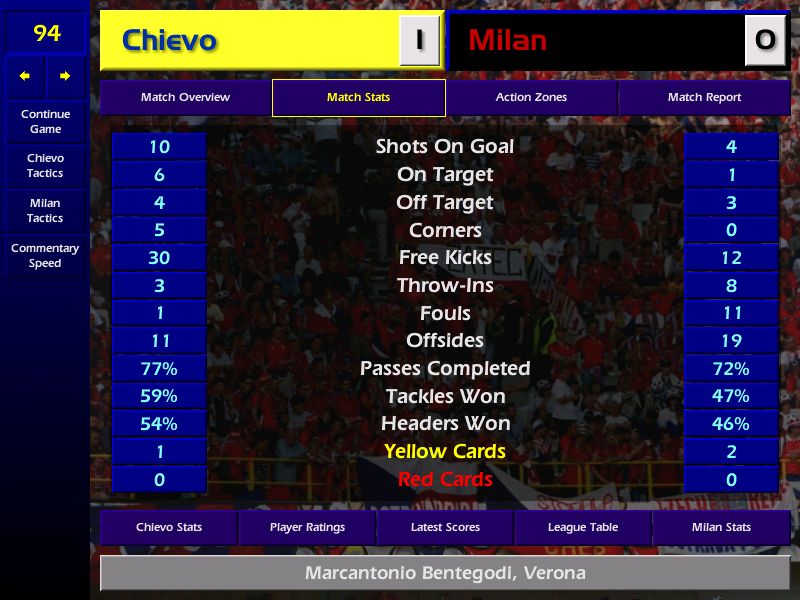The image size is (800, 600).
Task: Show the Action Zones tab
Action: pos(531,98)
